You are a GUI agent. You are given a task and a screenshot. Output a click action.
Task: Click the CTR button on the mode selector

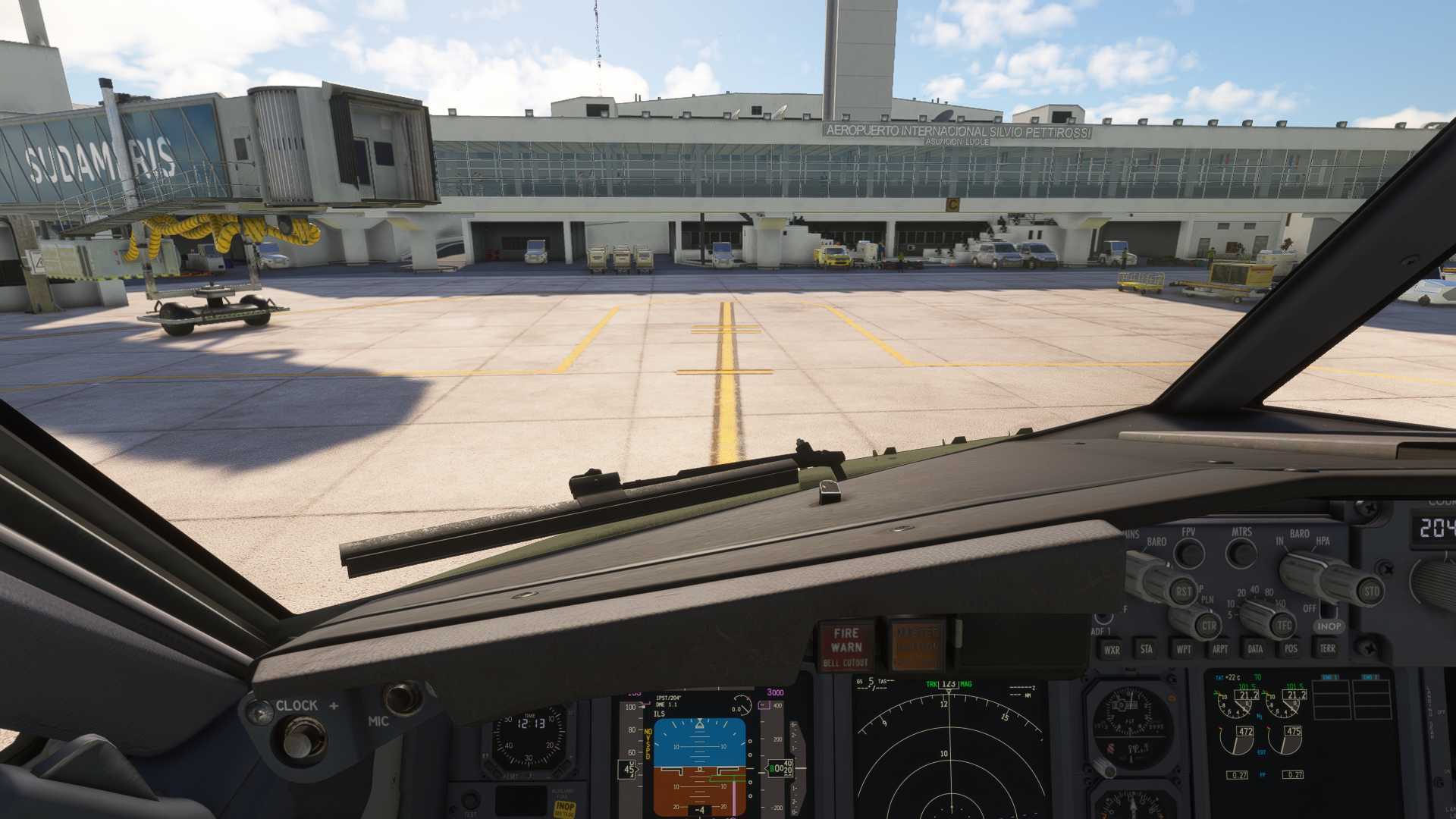coord(1208,626)
